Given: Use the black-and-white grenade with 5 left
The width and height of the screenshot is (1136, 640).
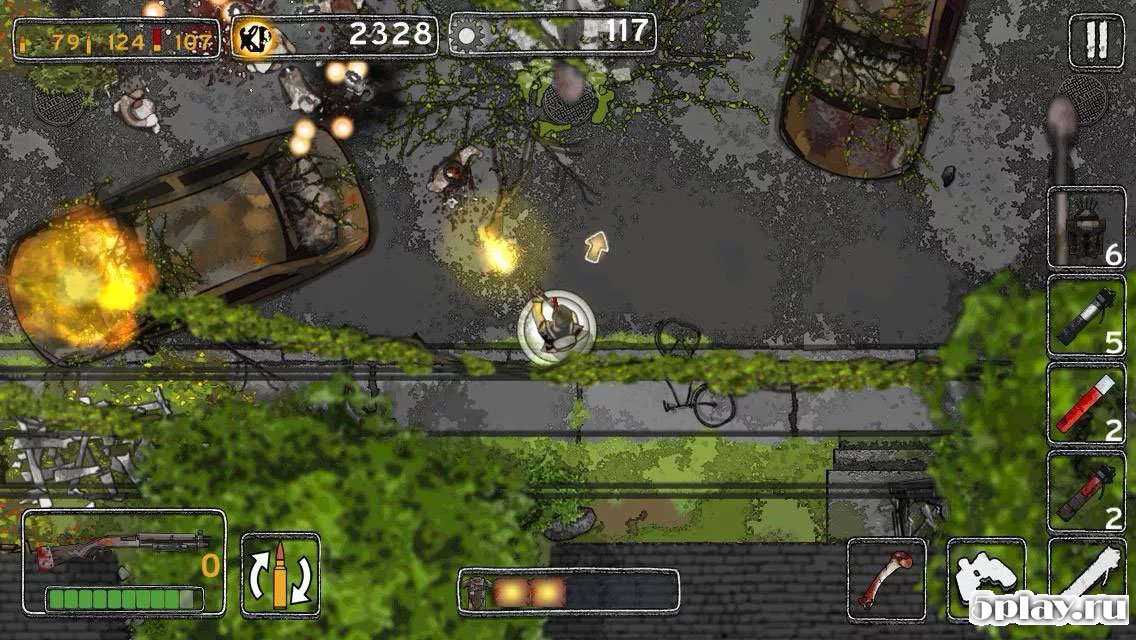Looking at the screenshot, I should [1086, 316].
